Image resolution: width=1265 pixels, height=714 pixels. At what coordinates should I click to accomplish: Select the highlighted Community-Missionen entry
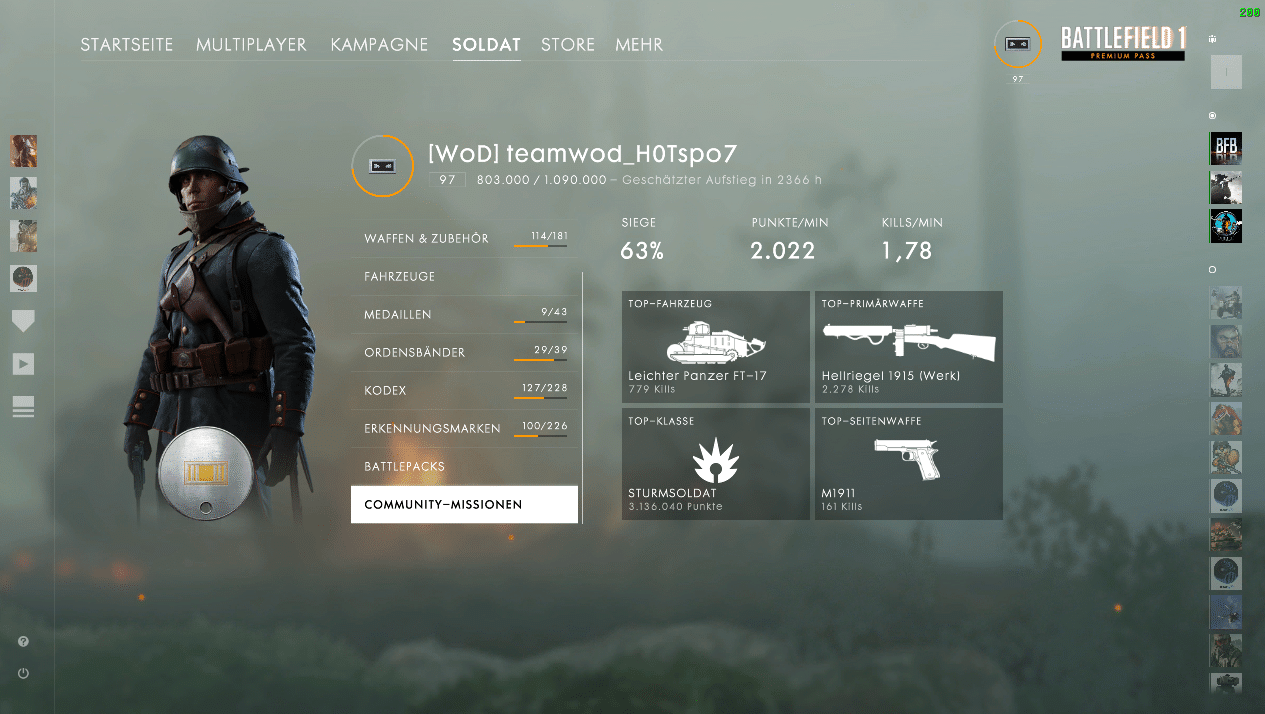(x=465, y=505)
